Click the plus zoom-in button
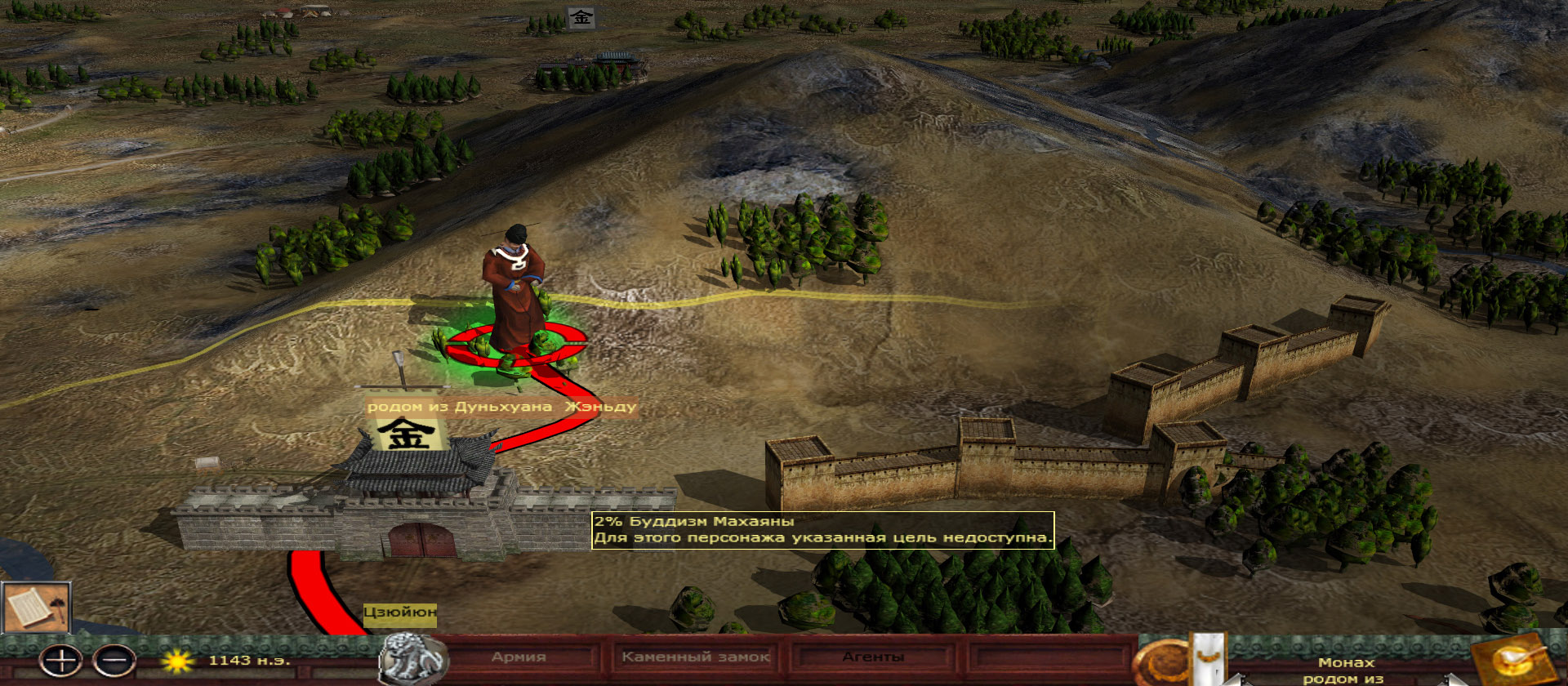Screen dimensions: 1568x686 (x=61, y=660)
